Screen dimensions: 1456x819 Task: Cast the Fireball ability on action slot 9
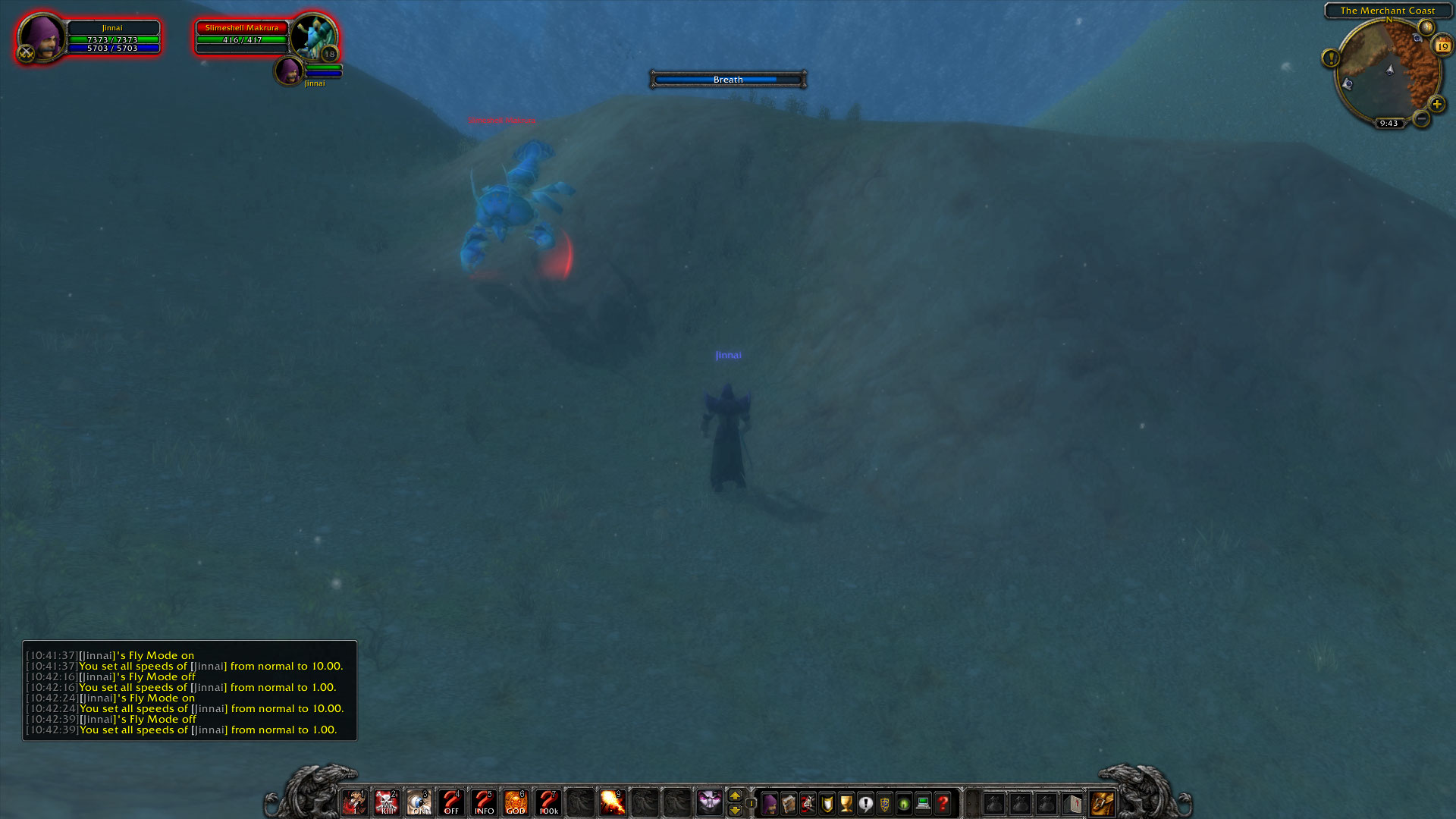point(614,802)
